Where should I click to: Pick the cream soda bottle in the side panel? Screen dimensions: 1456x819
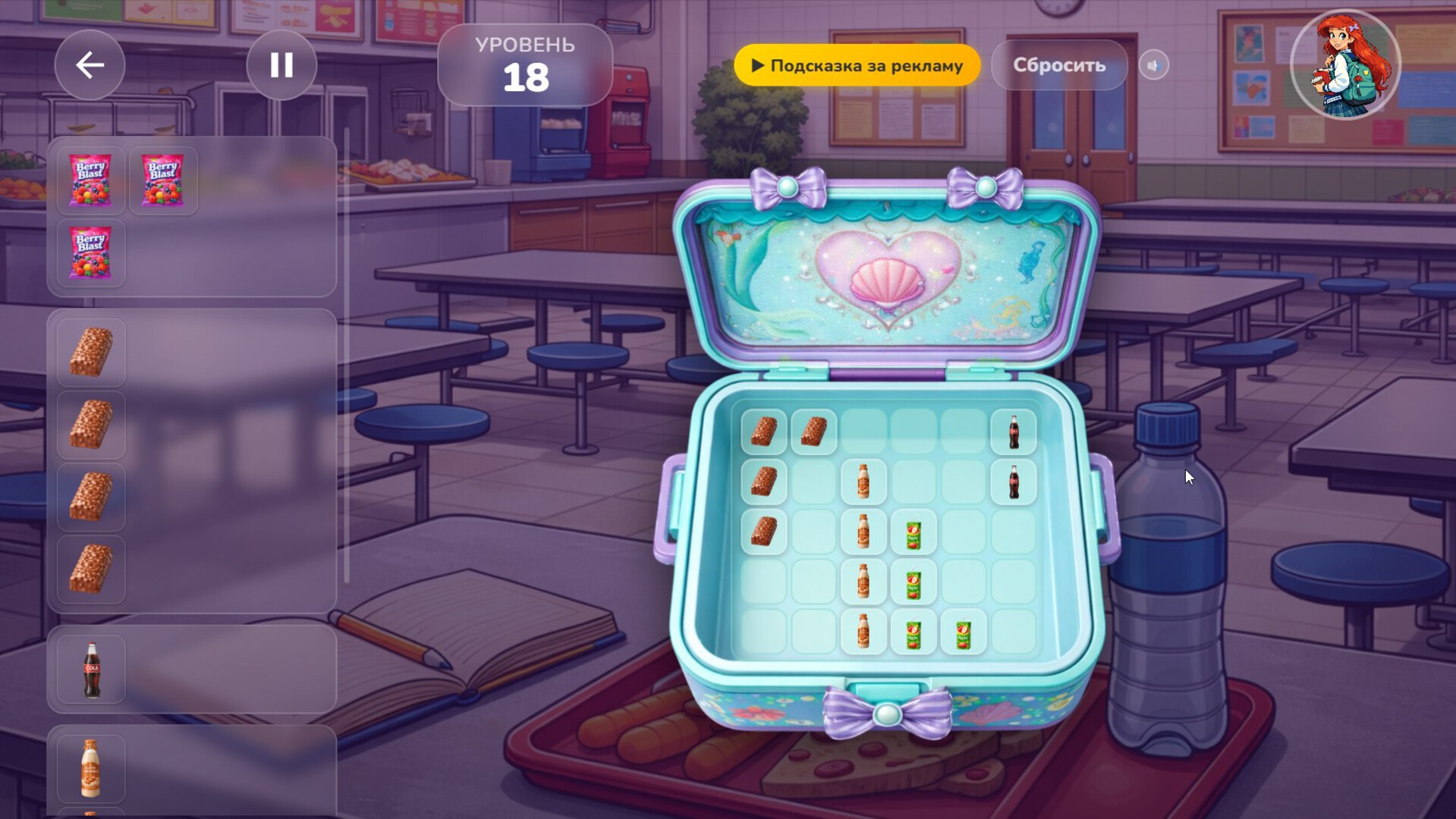91,768
